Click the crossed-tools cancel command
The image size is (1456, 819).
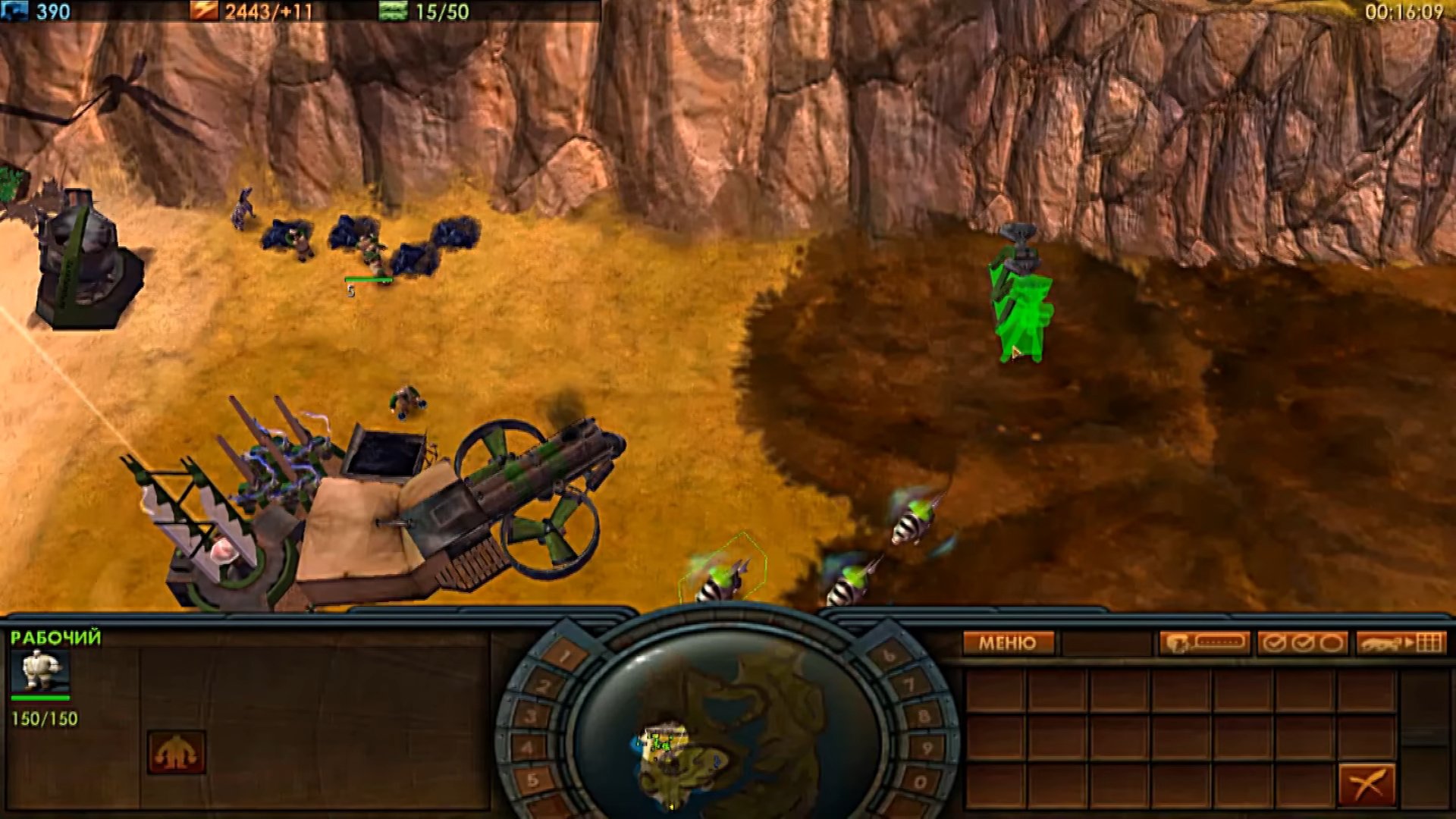pos(1367,784)
